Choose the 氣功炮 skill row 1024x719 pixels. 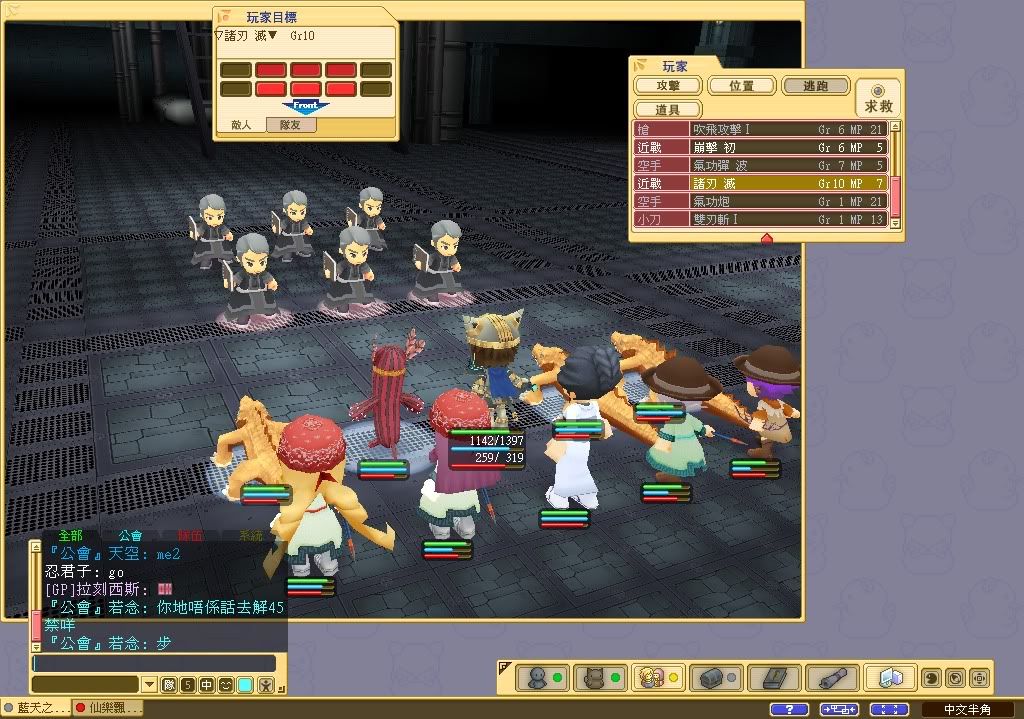762,202
